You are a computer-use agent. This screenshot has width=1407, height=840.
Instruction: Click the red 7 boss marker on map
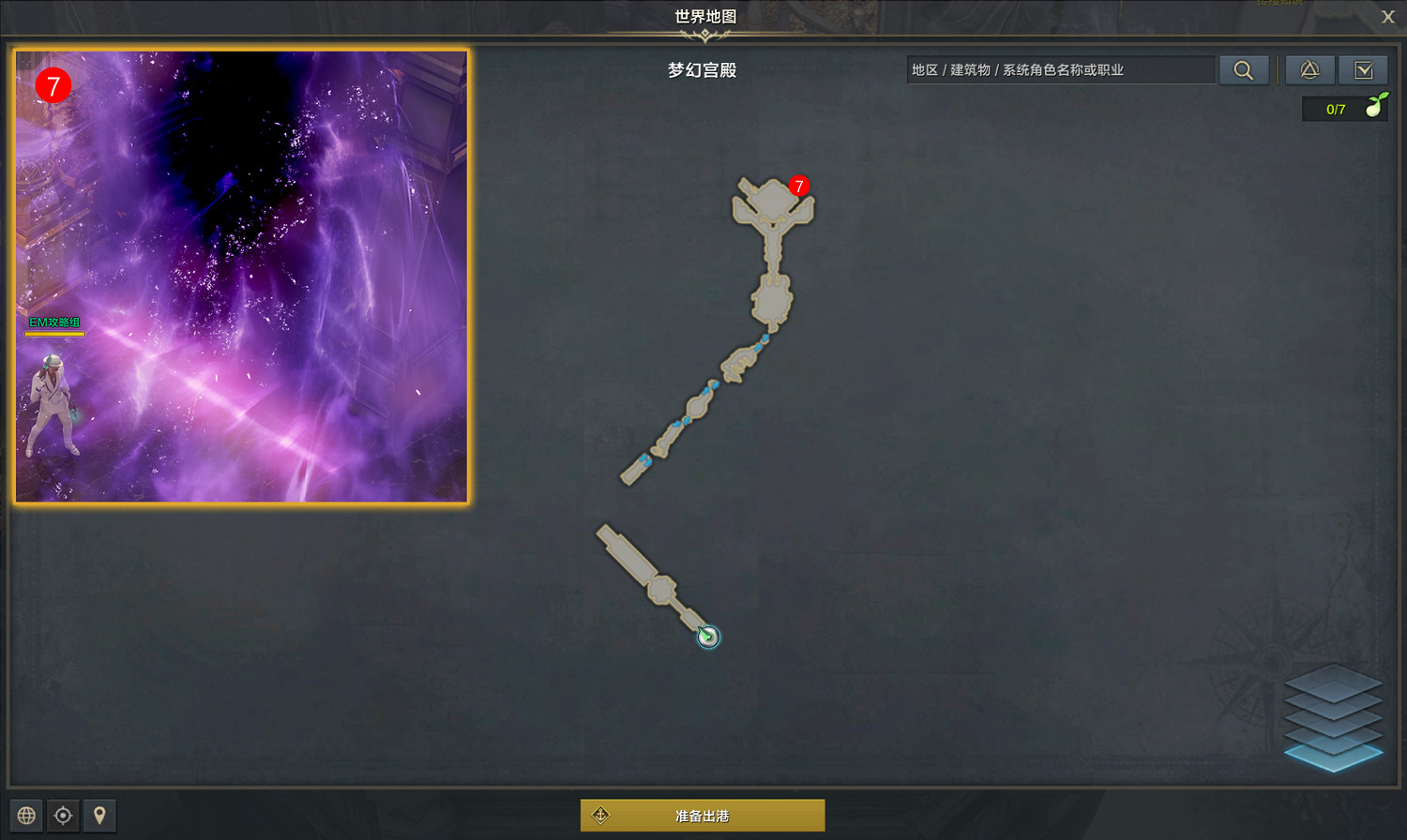tap(799, 187)
